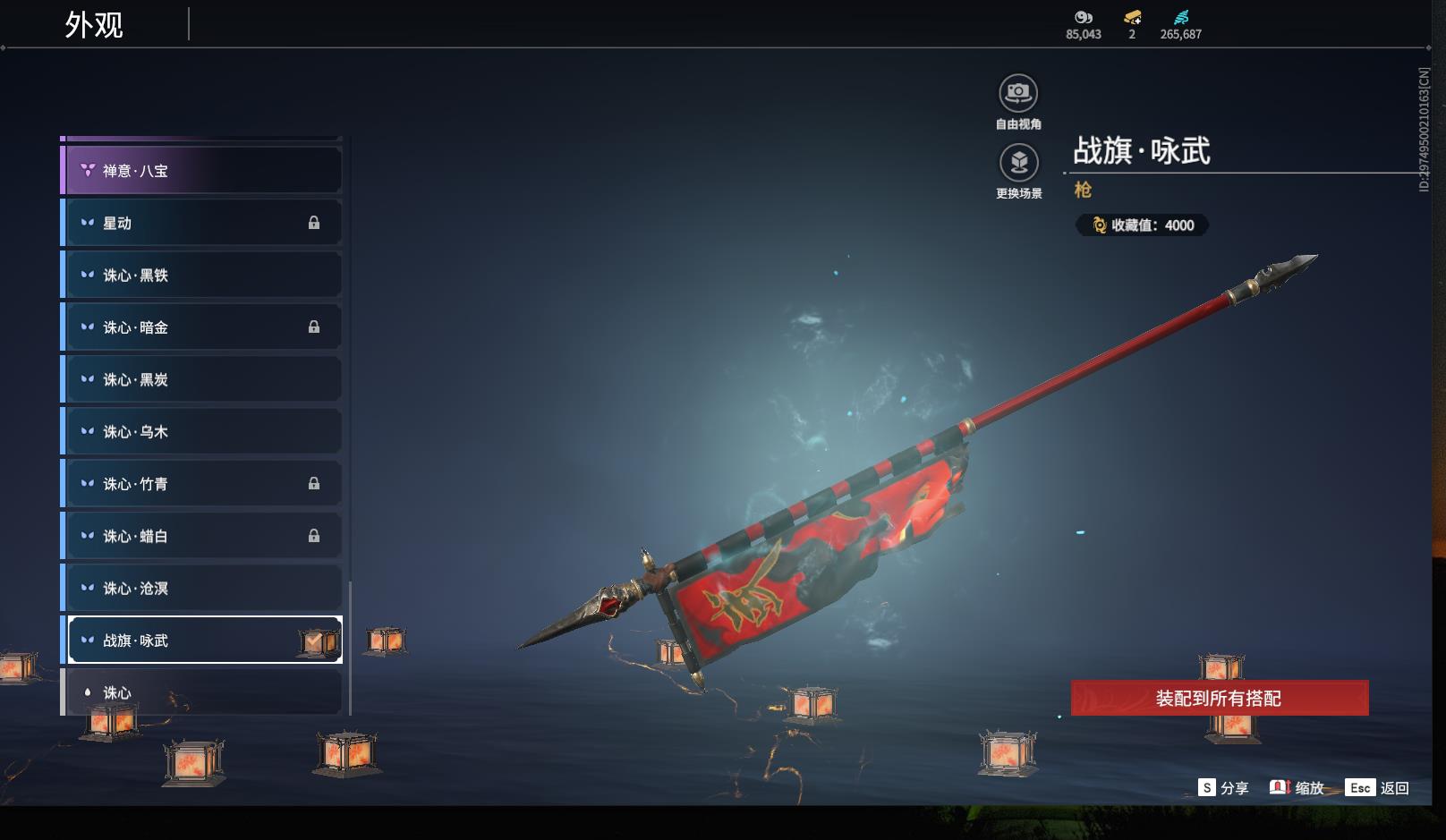Select the default 诛心 skin entry
The width and height of the screenshot is (1446, 840).
[203, 692]
